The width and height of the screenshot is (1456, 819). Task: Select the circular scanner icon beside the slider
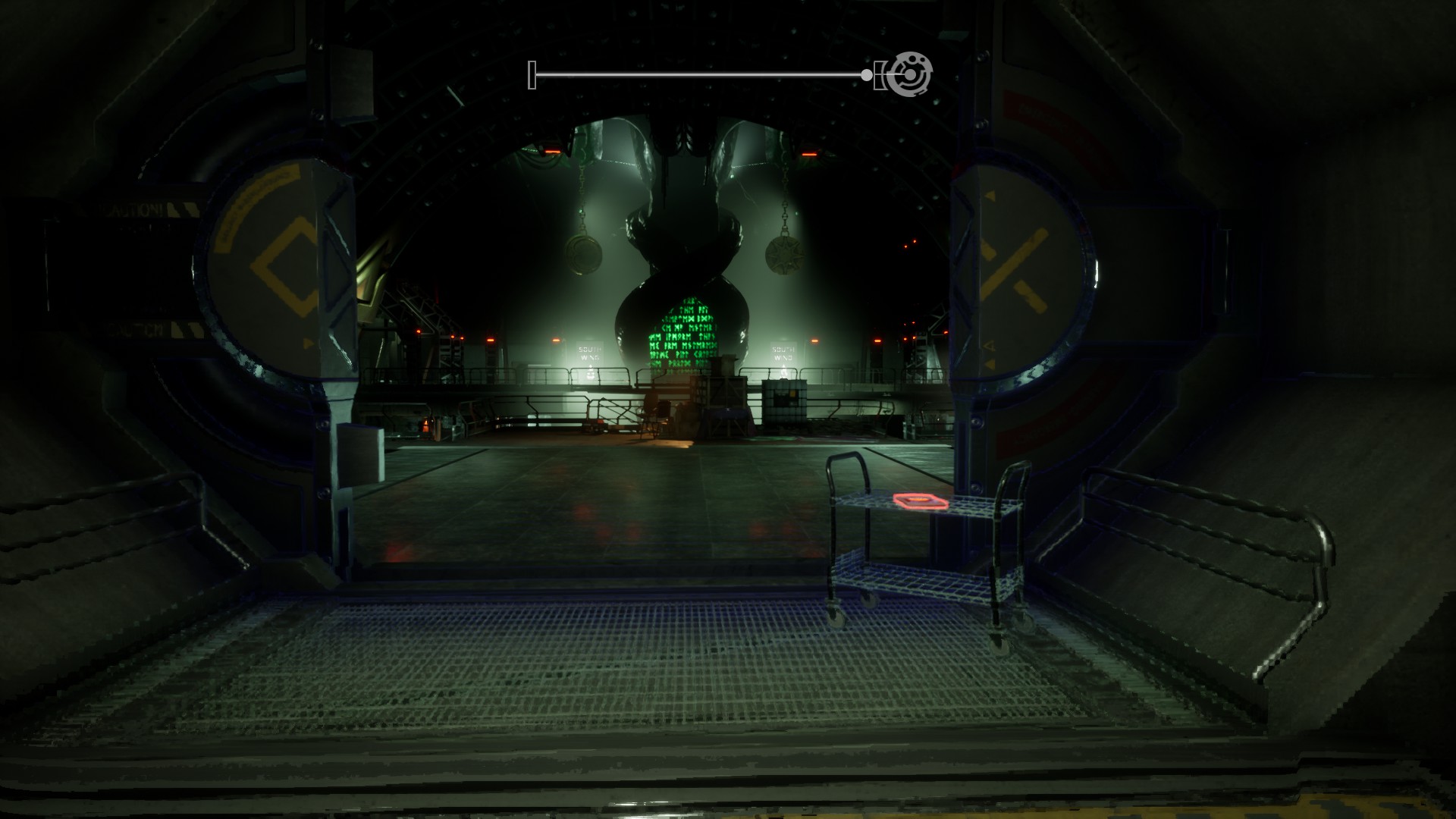[909, 74]
